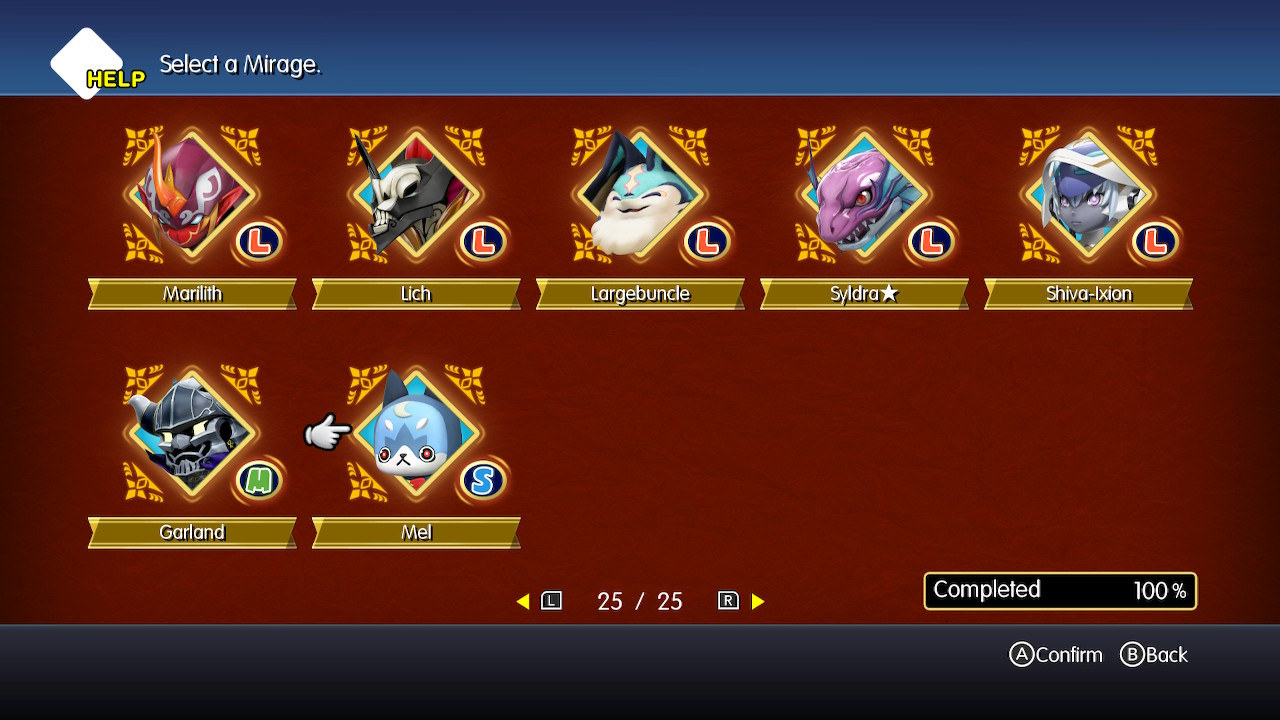This screenshot has width=1280, height=720.
Task: Click the Shiva-Ixion name banner
Action: (x=1088, y=294)
